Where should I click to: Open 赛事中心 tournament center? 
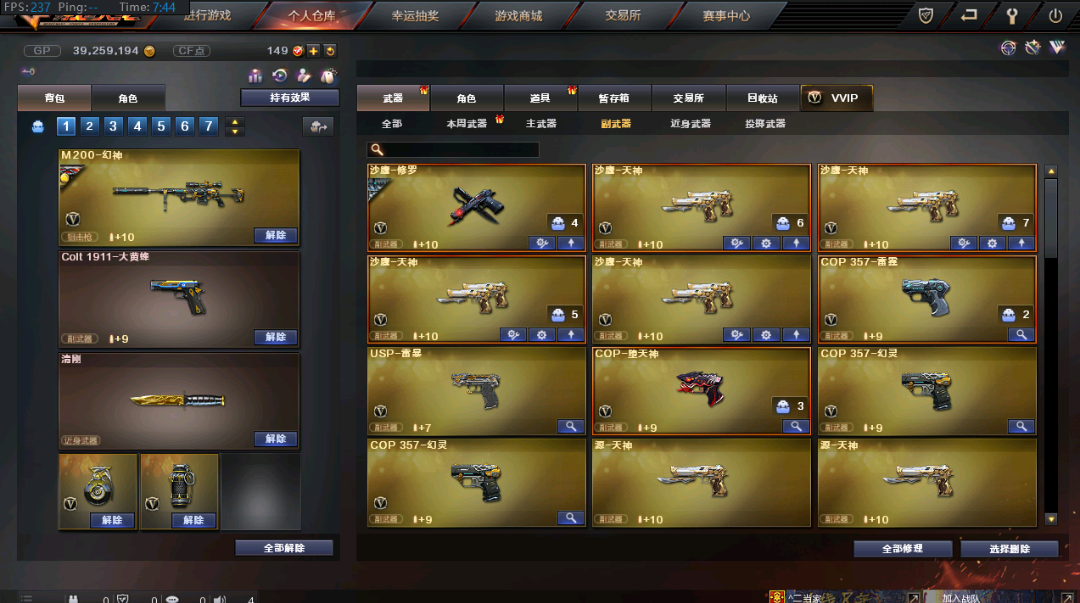(x=726, y=16)
